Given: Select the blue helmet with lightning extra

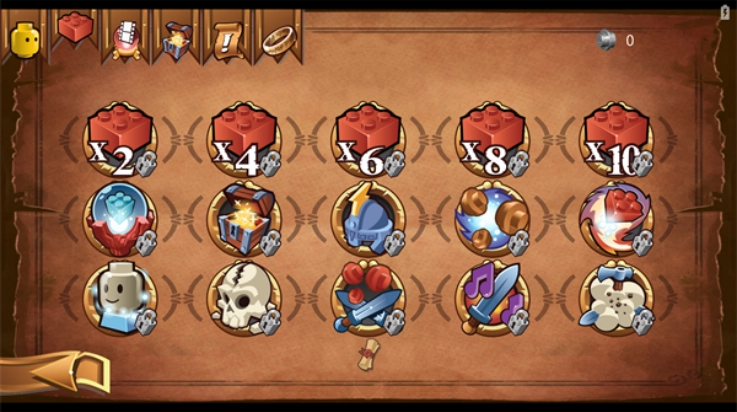Looking at the screenshot, I should point(368,218).
